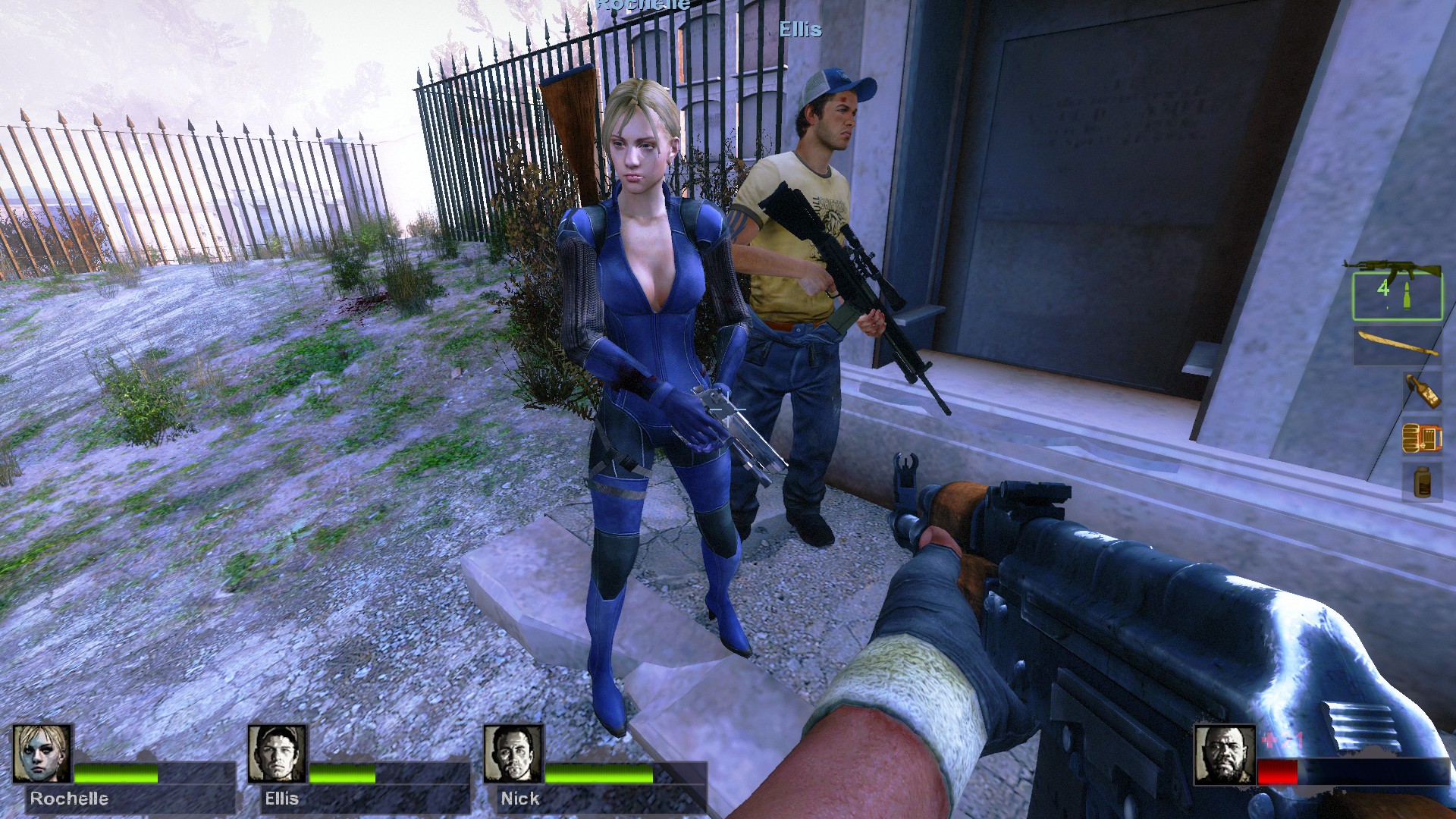Select the defibrillator item slot
1456x819 pixels.
(x=1421, y=438)
